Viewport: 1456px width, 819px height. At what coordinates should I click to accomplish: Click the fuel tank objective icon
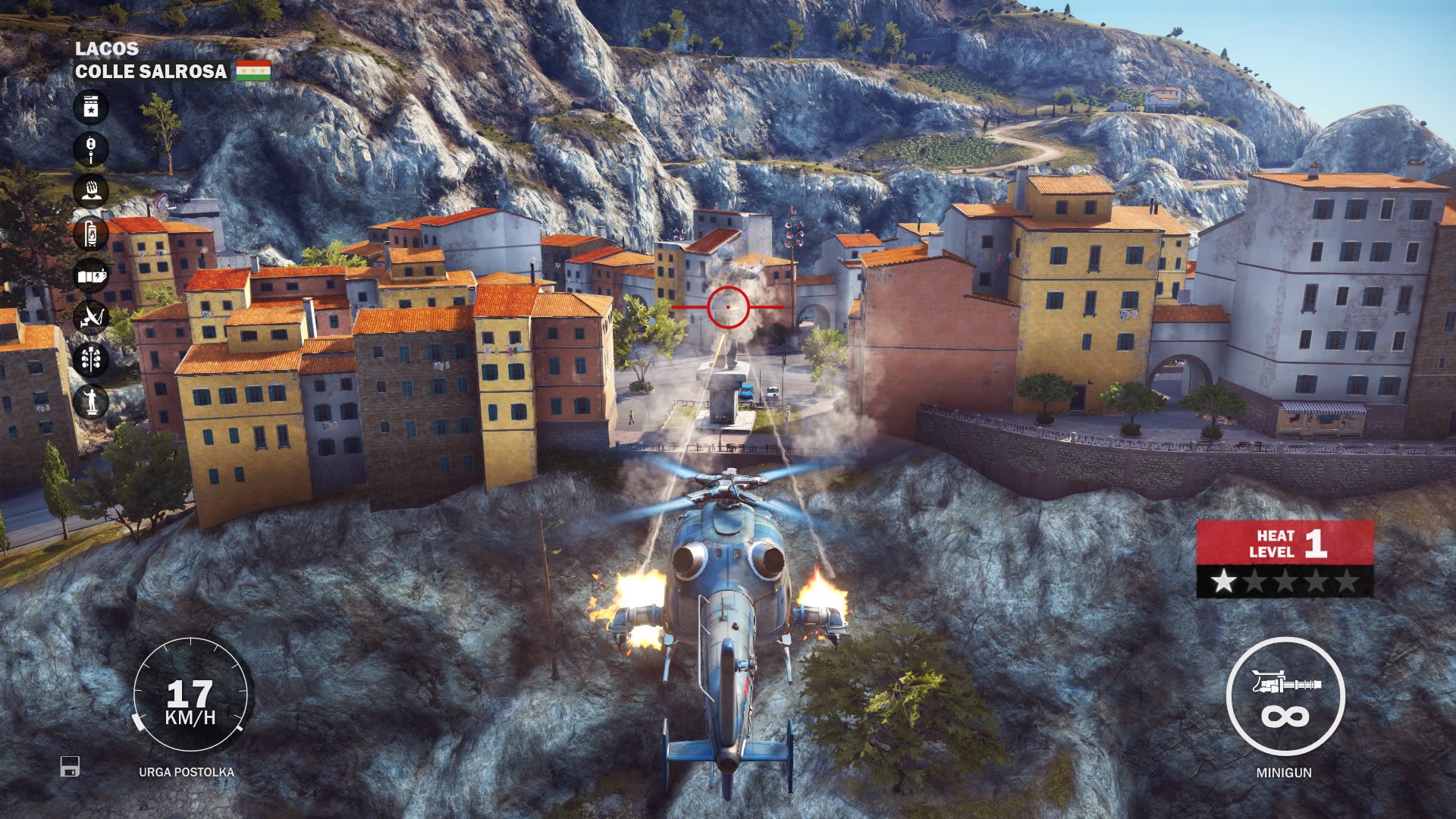point(89,232)
